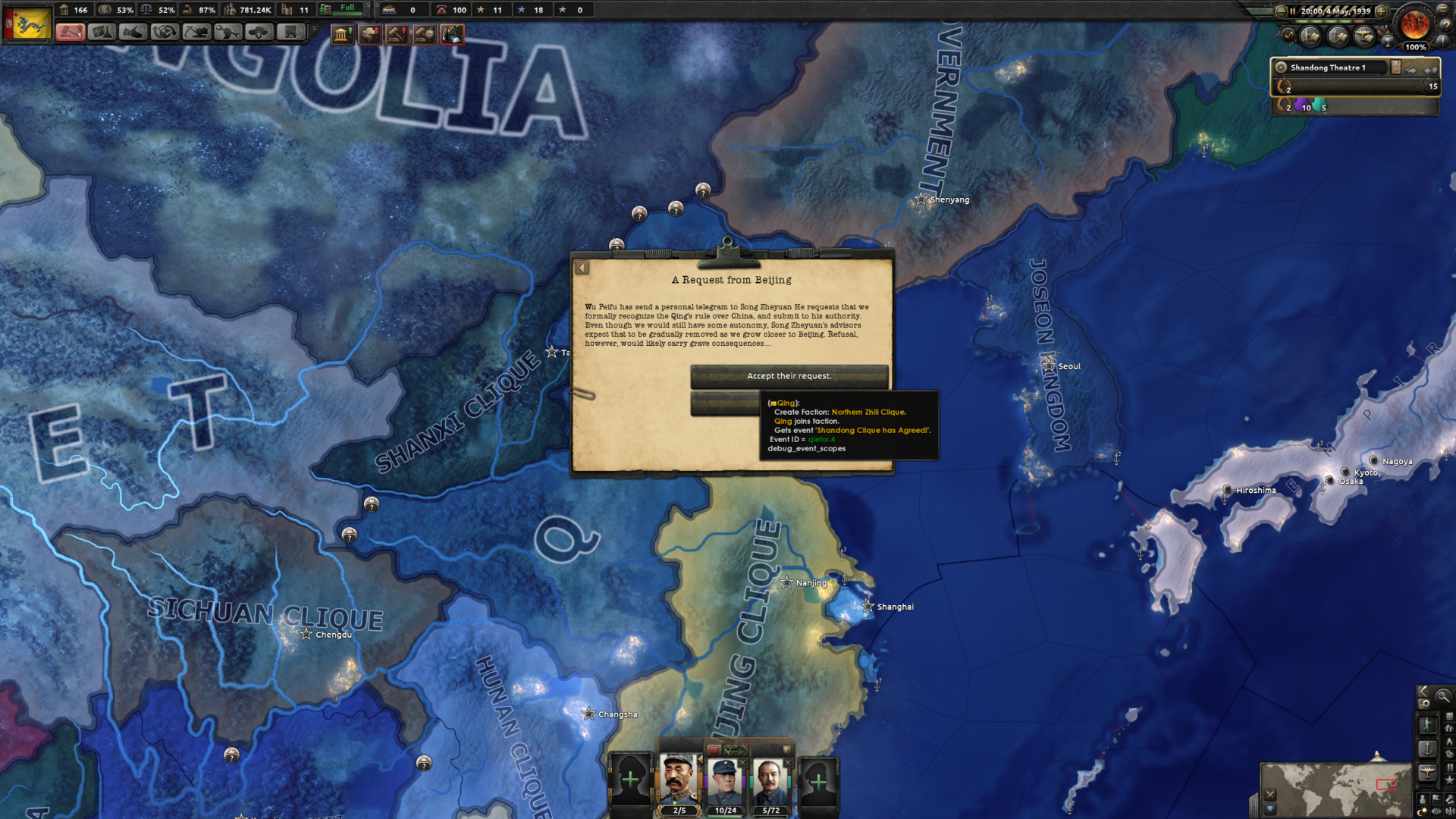Expand the minimap panel arrows
The width and height of the screenshot is (1456, 819).
(1423, 691)
